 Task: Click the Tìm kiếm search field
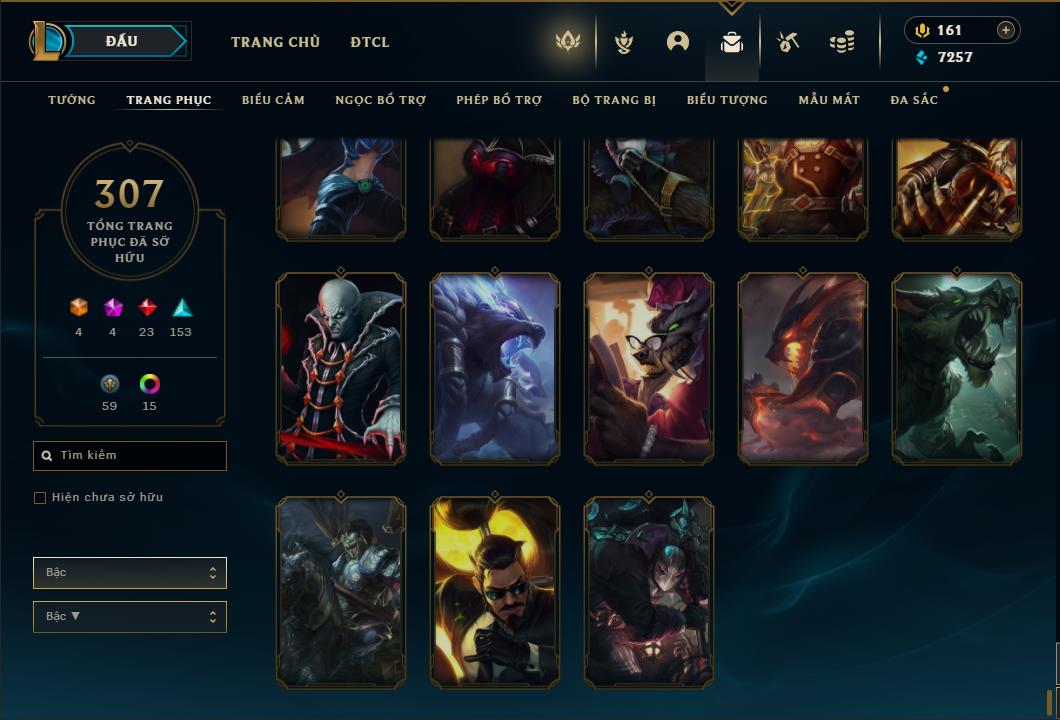coord(130,456)
